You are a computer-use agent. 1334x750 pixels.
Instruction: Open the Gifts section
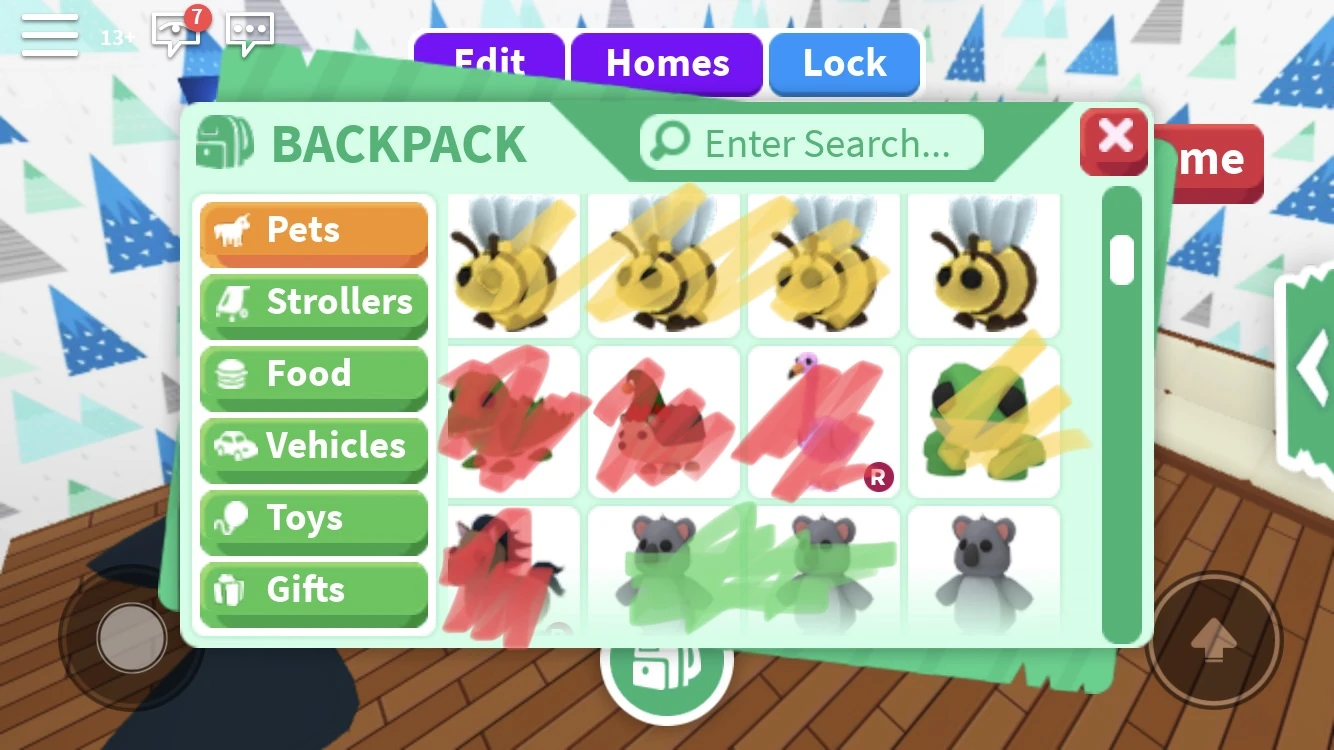point(313,591)
